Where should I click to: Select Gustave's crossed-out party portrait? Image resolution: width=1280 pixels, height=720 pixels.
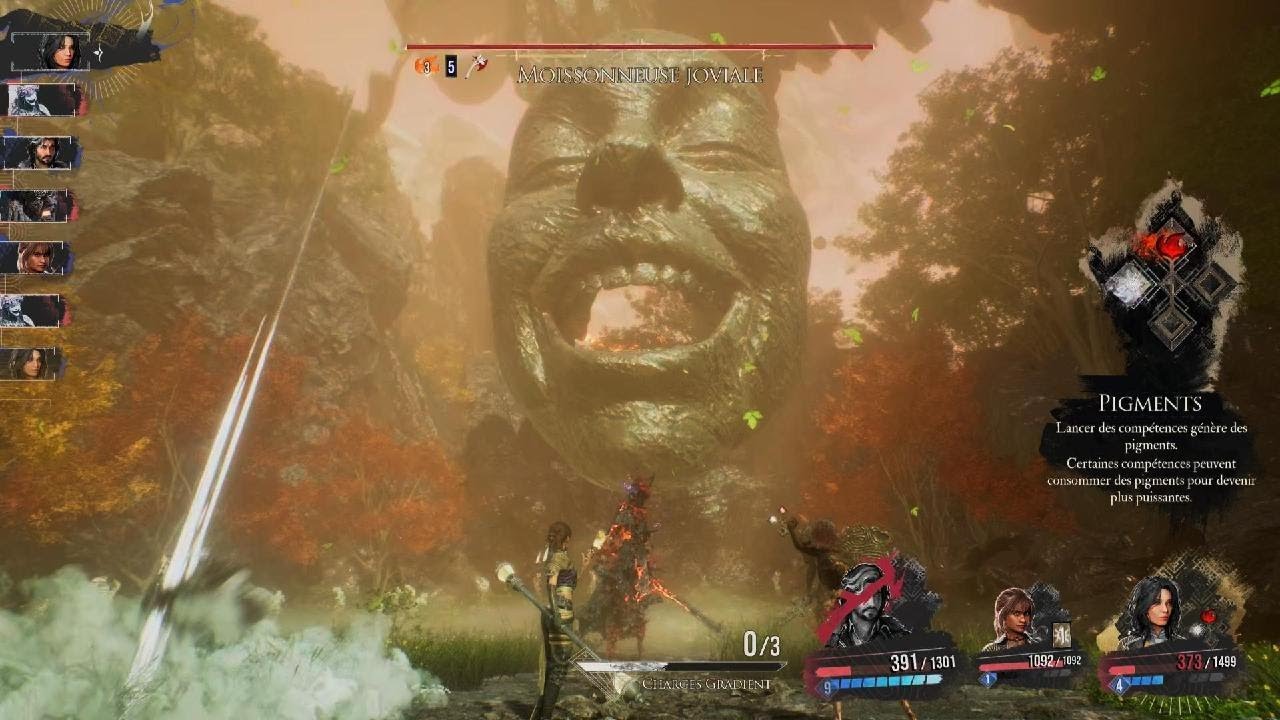point(868,605)
